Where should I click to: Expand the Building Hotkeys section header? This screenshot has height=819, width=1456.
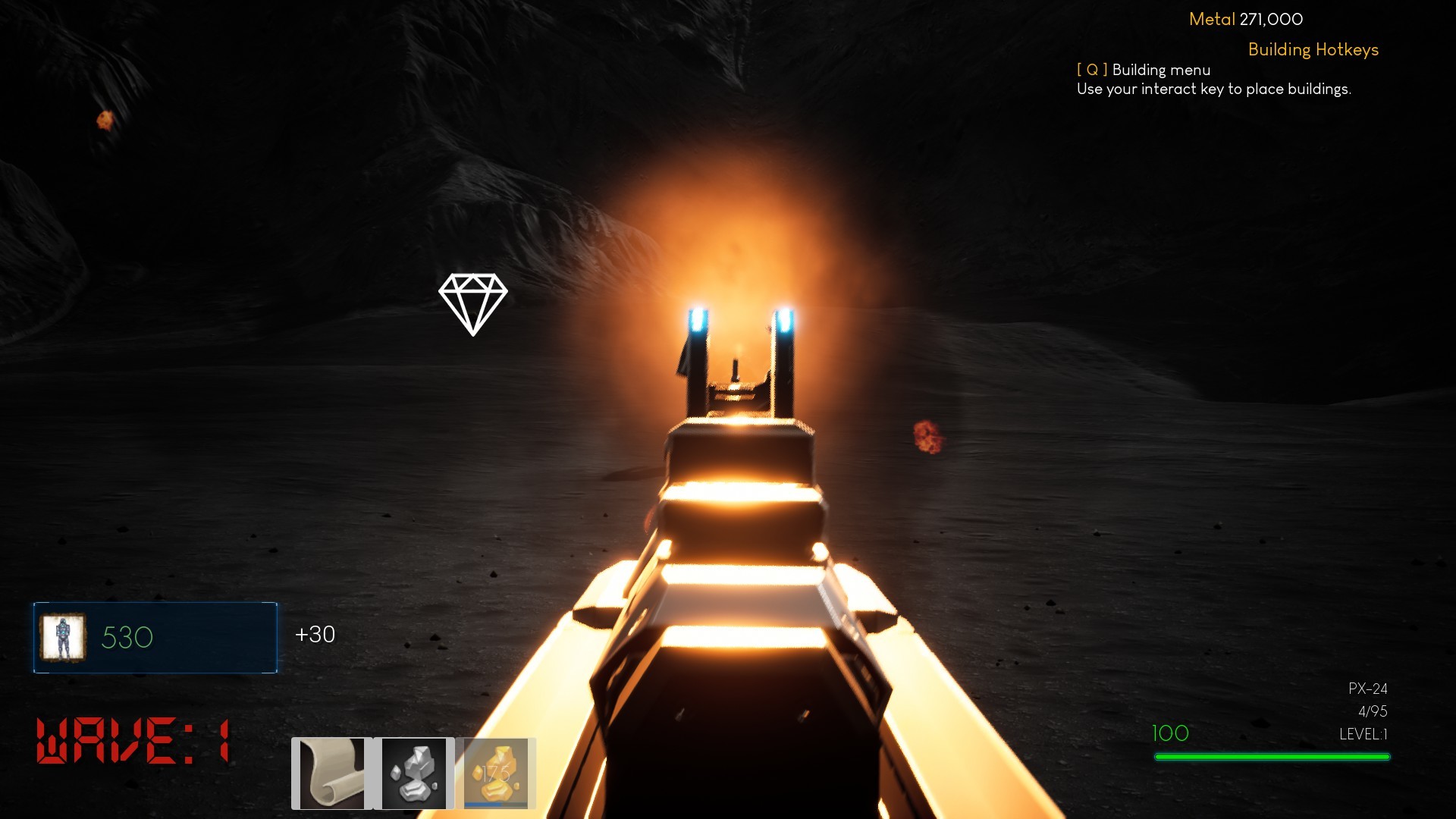(x=1313, y=50)
